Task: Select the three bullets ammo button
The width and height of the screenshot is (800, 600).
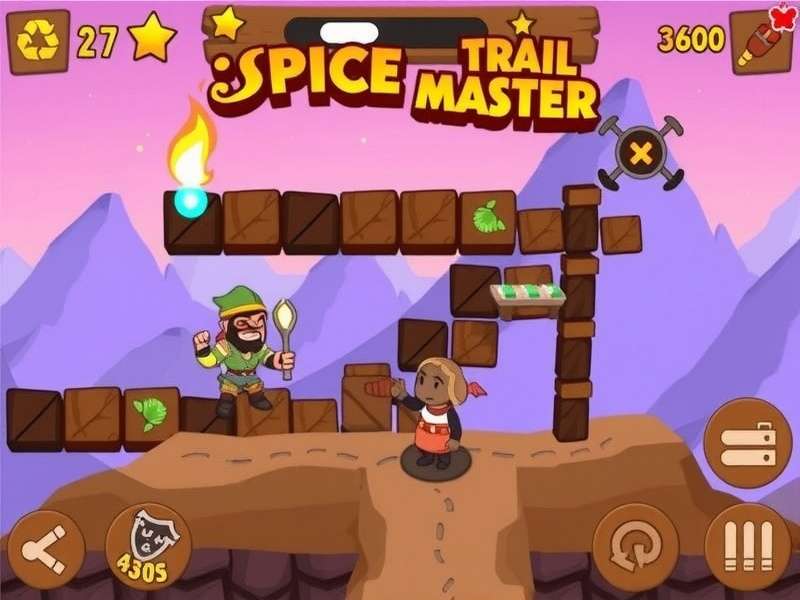Action: (x=747, y=546)
